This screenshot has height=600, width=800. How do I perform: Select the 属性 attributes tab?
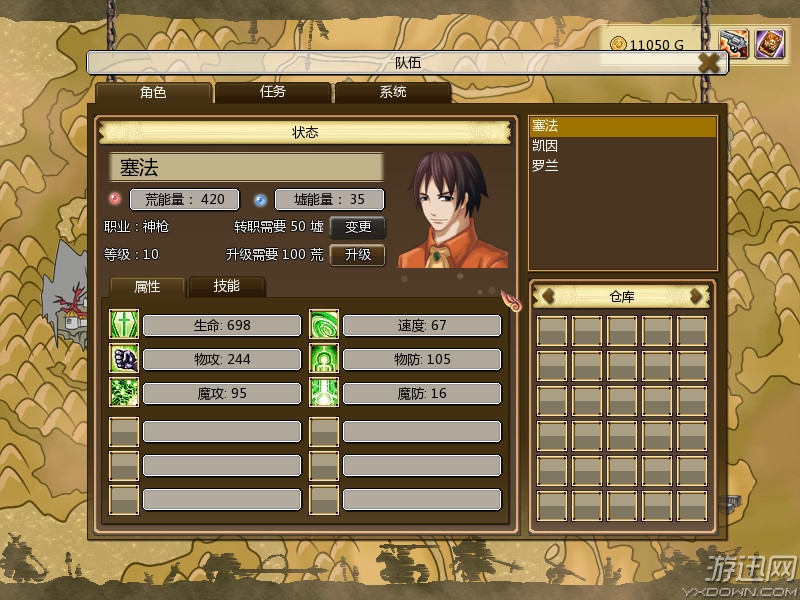point(148,286)
